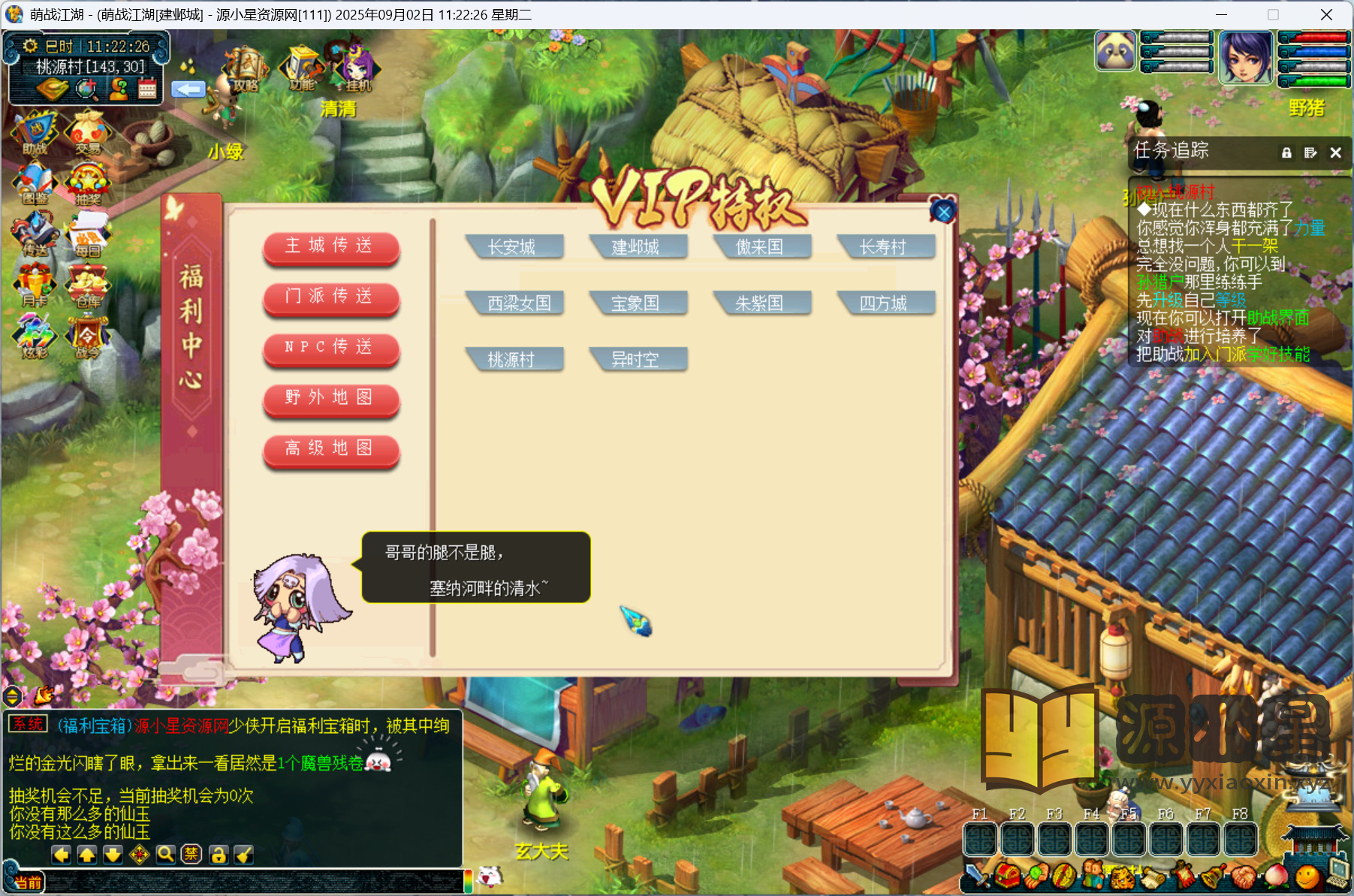Click the F1 quick skill slot
Viewport: 1354px width, 896px height.
click(x=979, y=840)
